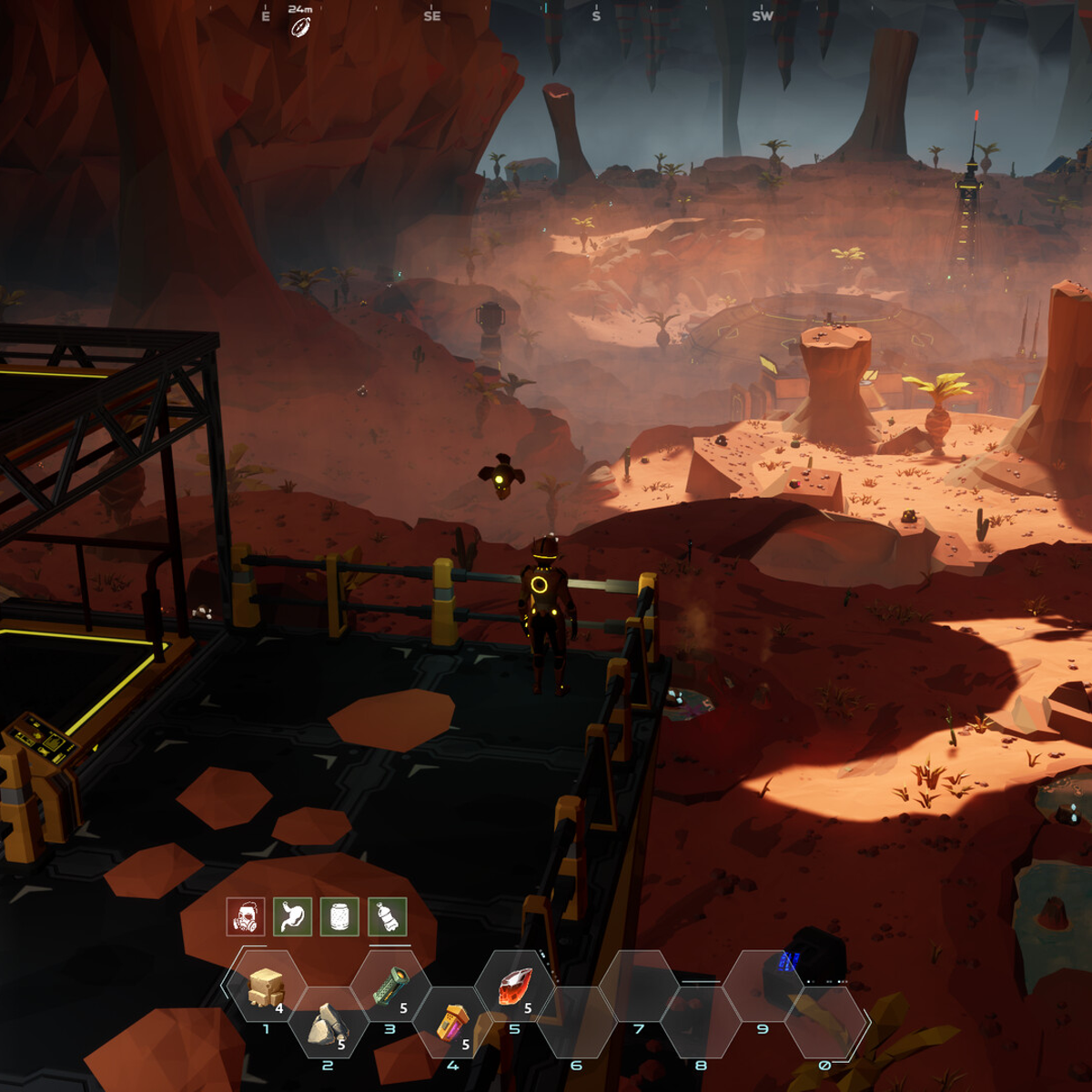The image size is (1092, 1092).
Task: Select the stone rocks in hotbar slot 2
Action: point(328,1026)
